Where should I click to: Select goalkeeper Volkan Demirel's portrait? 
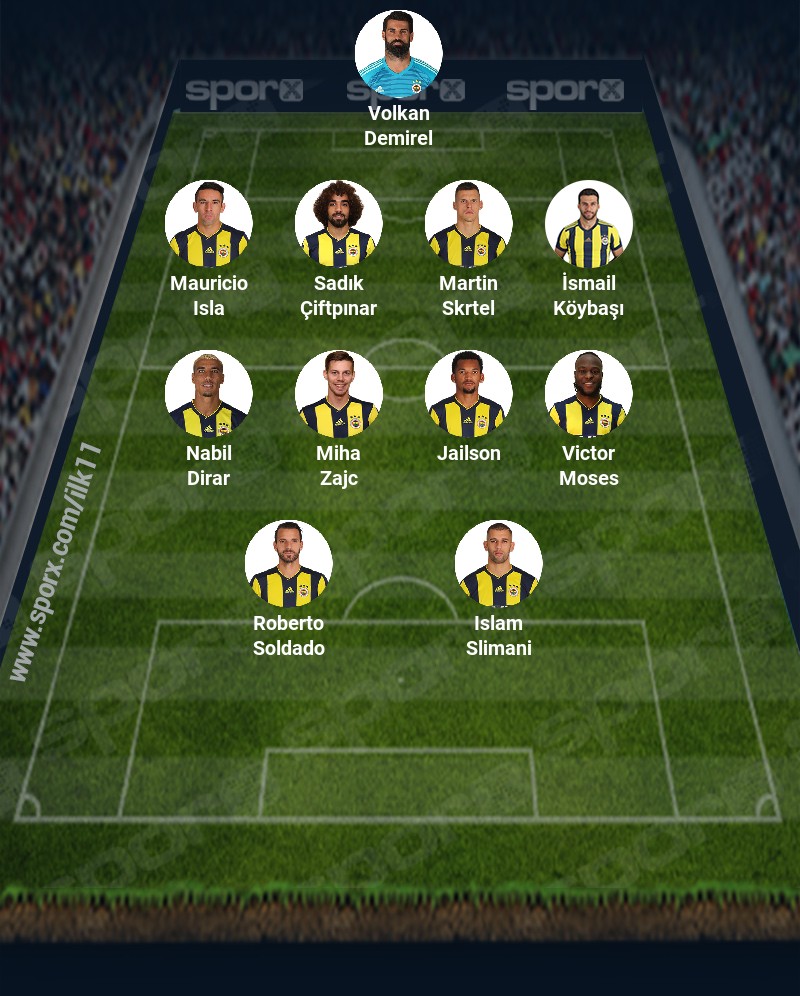(398, 54)
